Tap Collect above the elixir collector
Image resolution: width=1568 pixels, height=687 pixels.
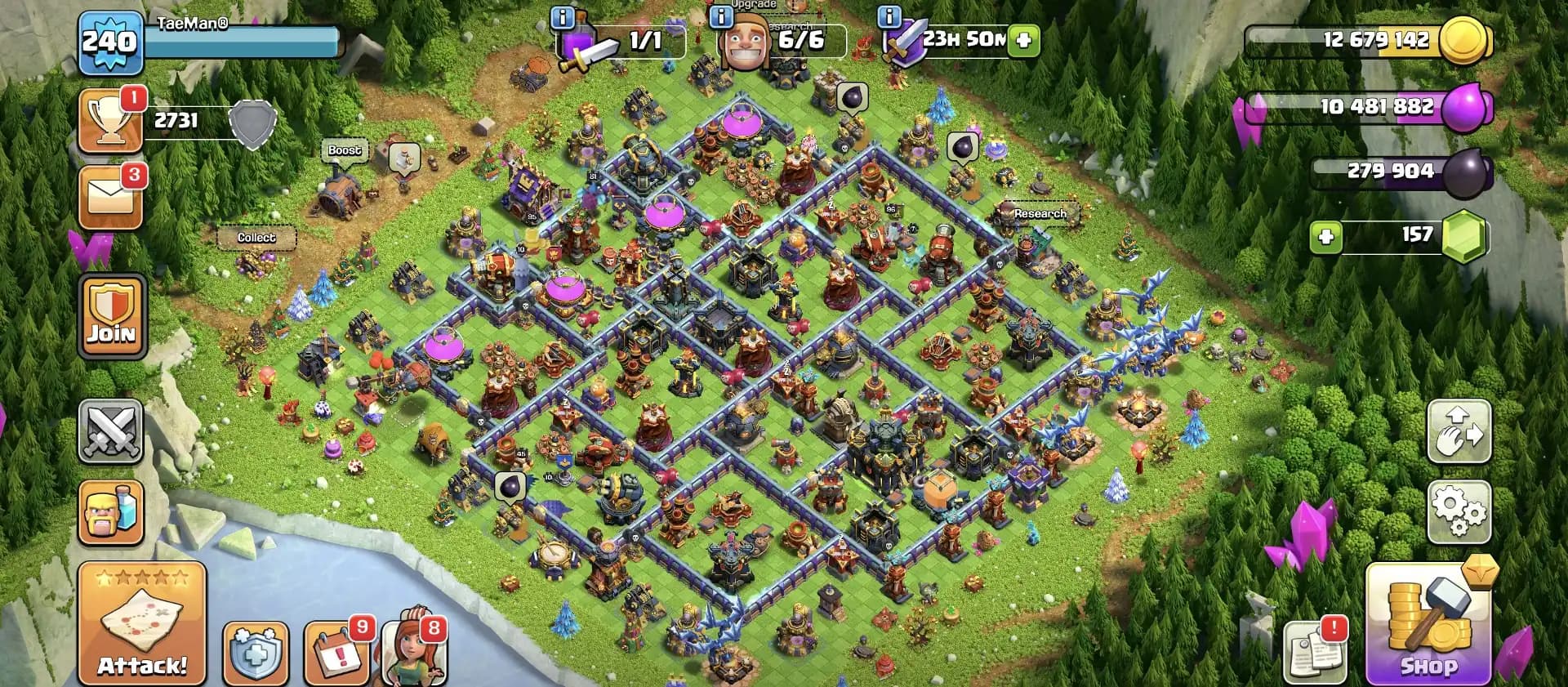[257, 237]
